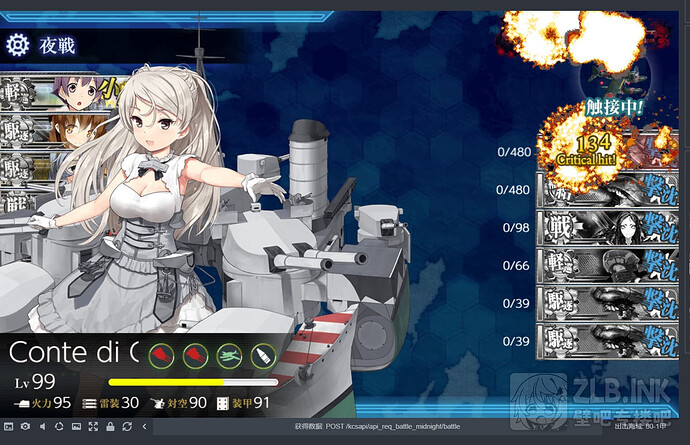This screenshot has width=690, height=445.
Task: Toggle the fullscreen expand arrows icon
Action: tap(93, 426)
